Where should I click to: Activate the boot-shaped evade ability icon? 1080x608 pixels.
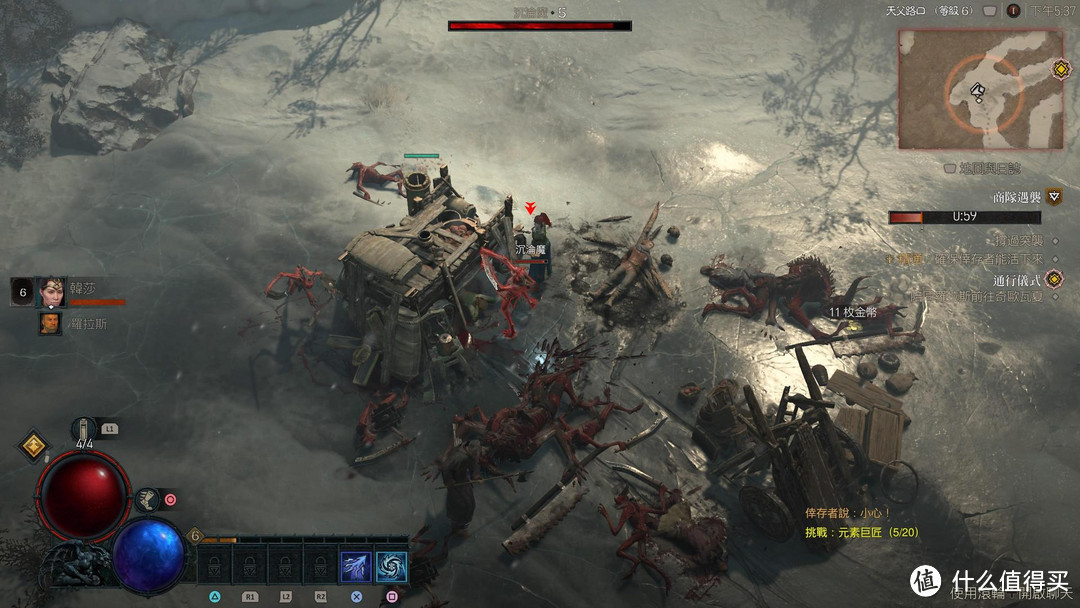[x=147, y=498]
